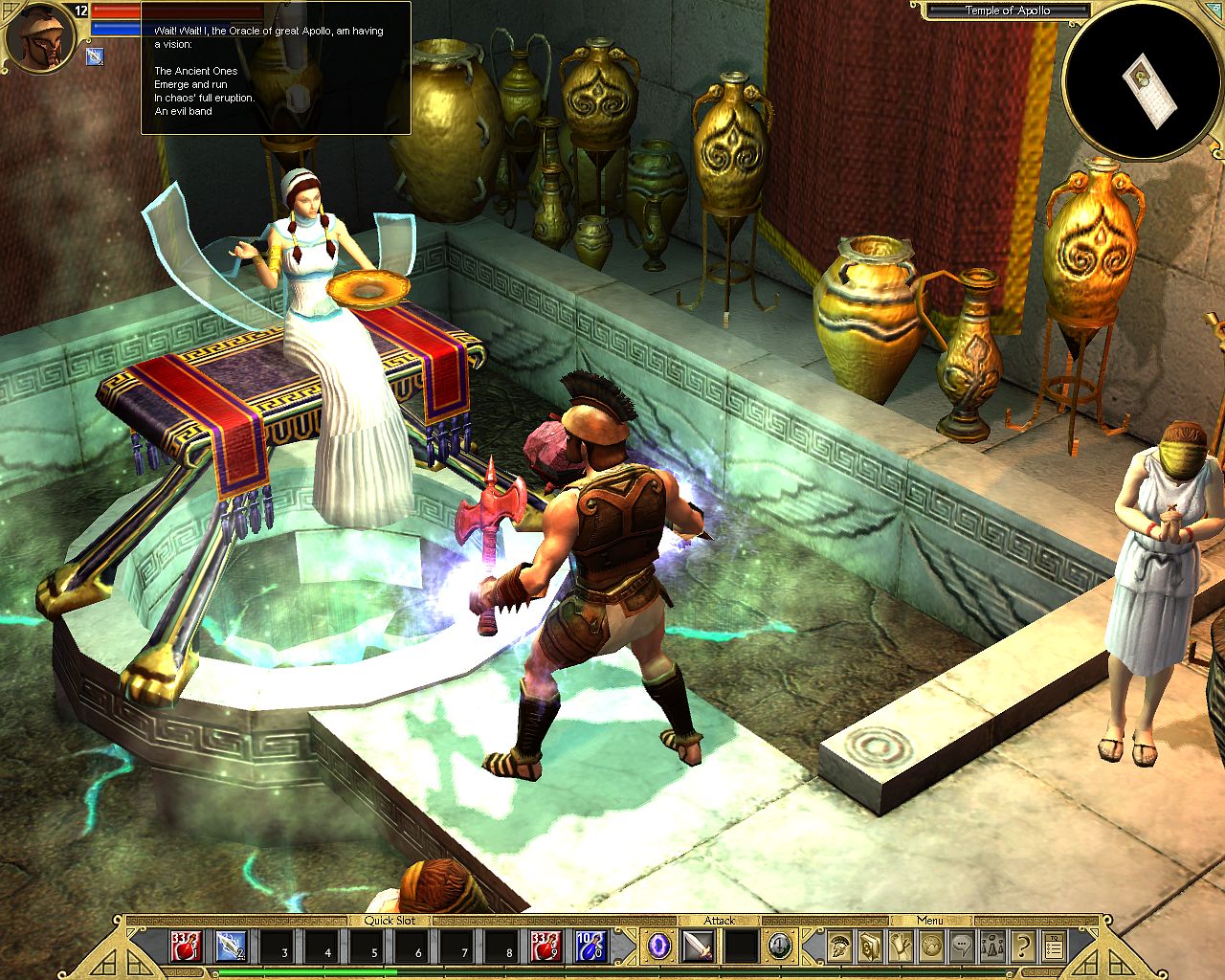Select the sword attack skill slot
Screen dimensions: 1225x980
[x=698, y=947]
